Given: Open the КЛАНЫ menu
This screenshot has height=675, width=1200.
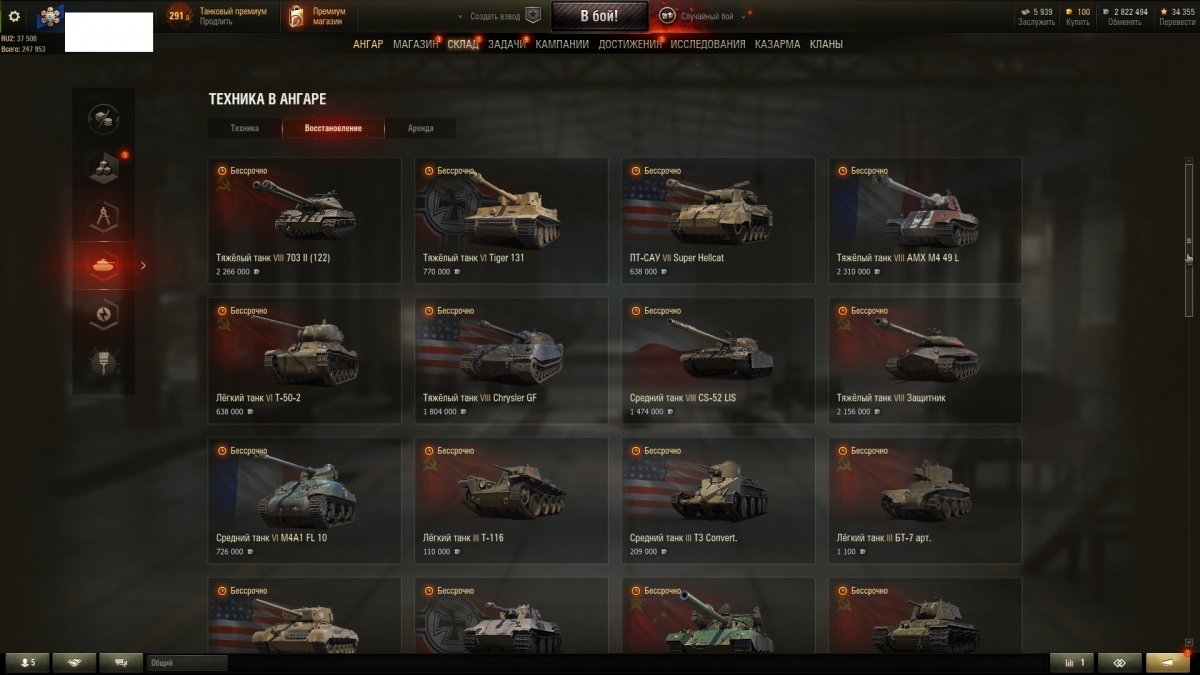Looking at the screenshot, I should click(826, 44).
